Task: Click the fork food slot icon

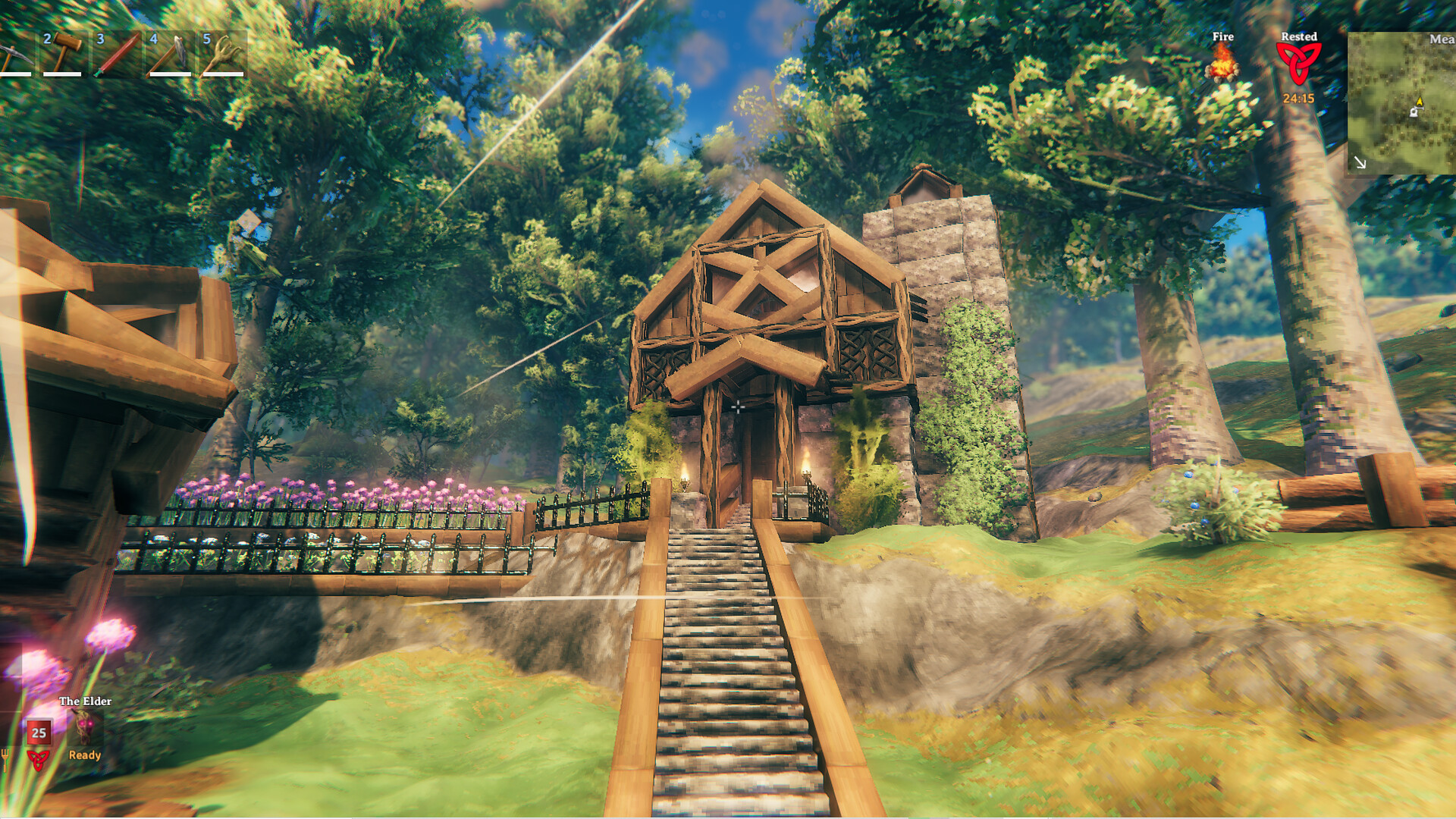Action: click(x=5, y=759)
